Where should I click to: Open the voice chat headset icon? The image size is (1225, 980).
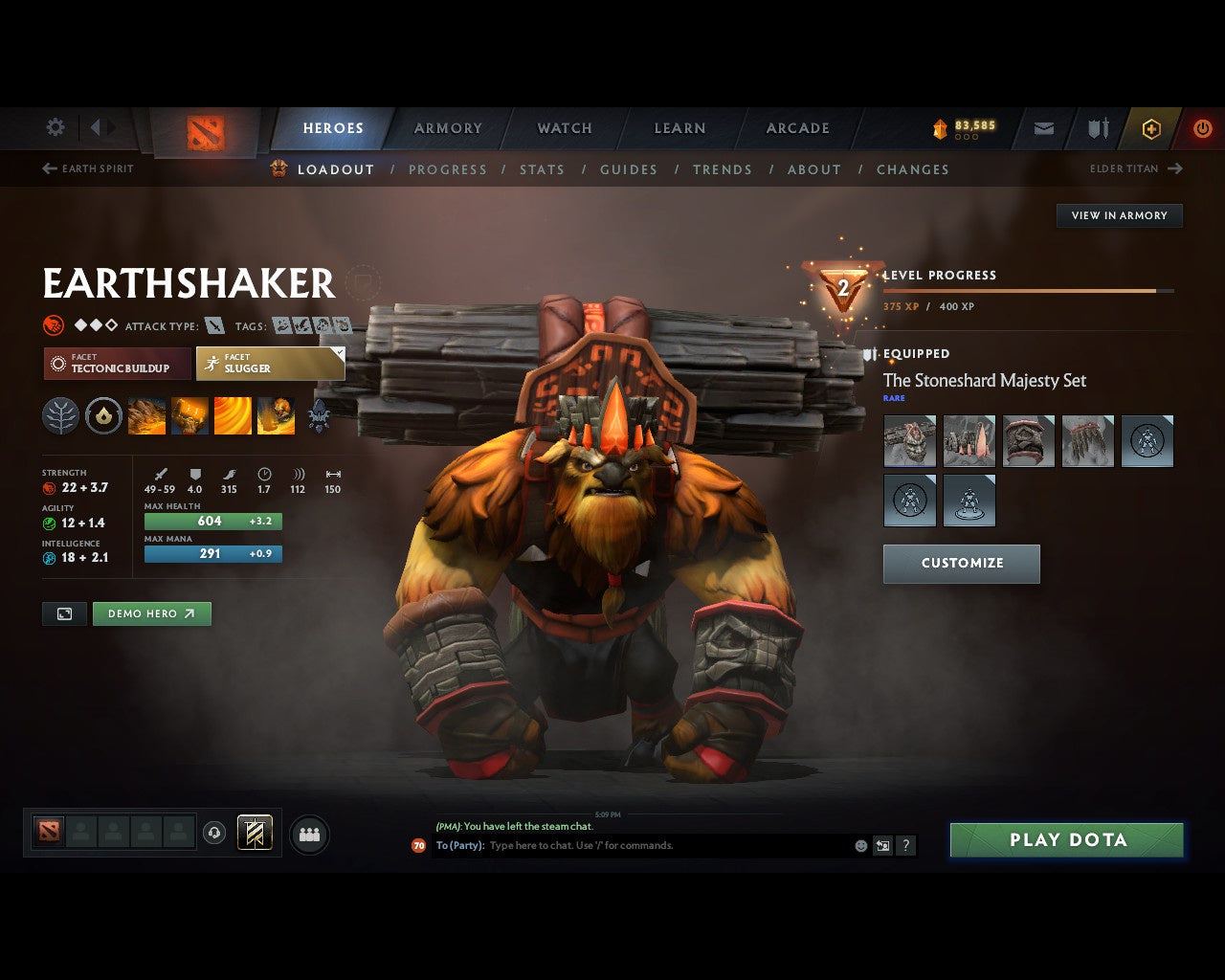pos(215,832)
